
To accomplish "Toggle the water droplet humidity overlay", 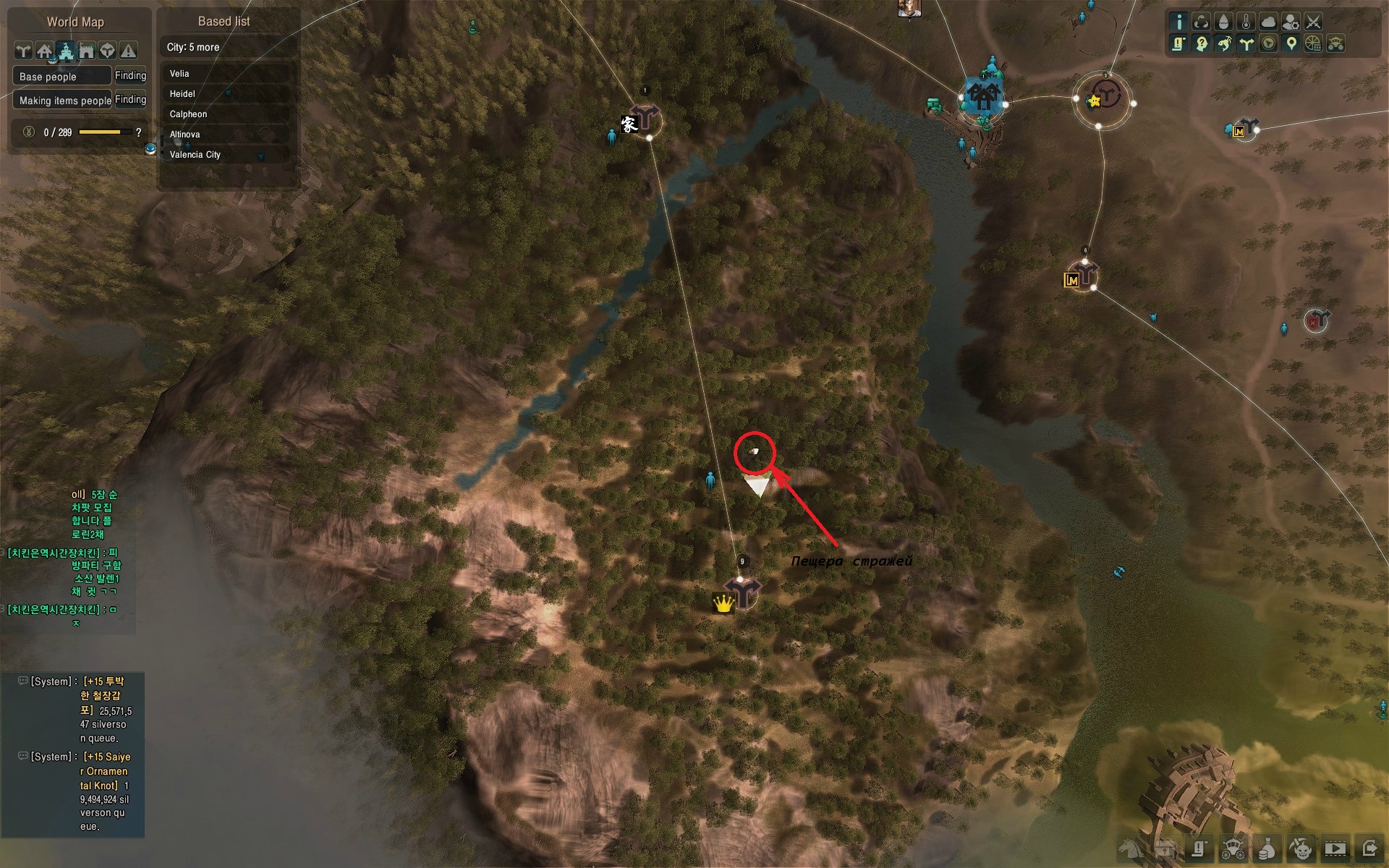I will tap(1223, 22).
